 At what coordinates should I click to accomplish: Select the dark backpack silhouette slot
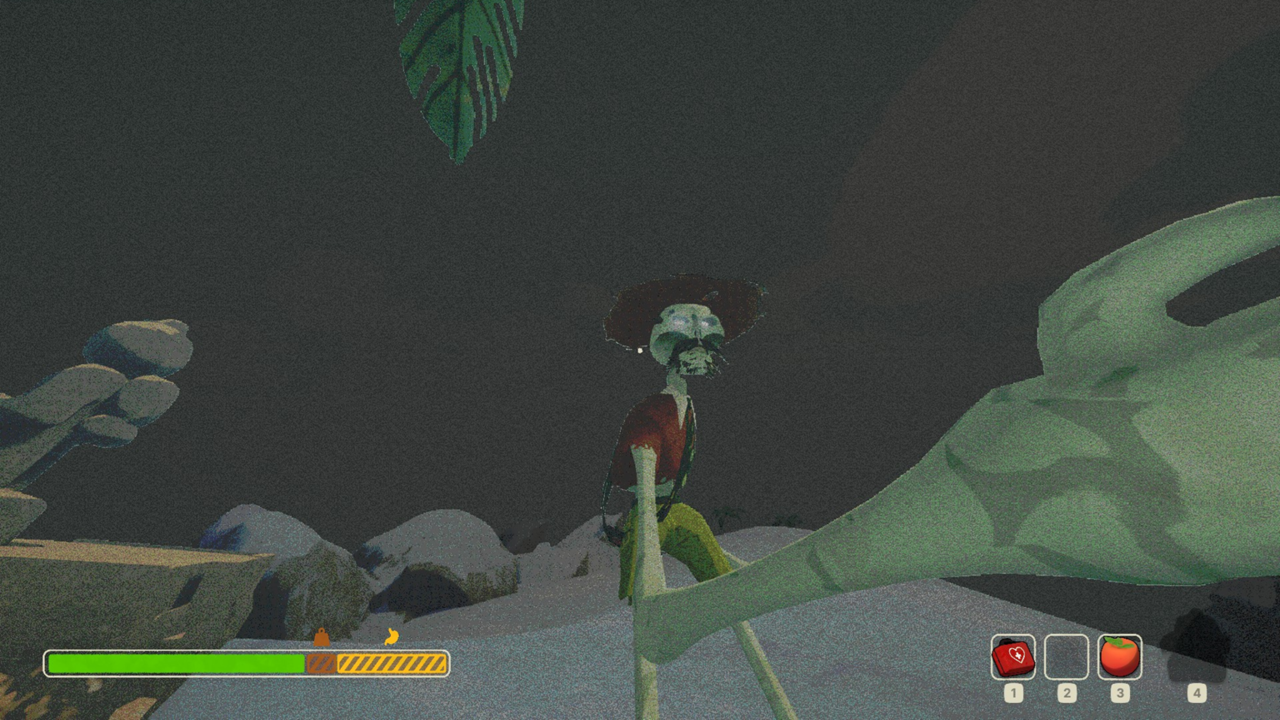pyautogui.click(x=1196, y=648)
